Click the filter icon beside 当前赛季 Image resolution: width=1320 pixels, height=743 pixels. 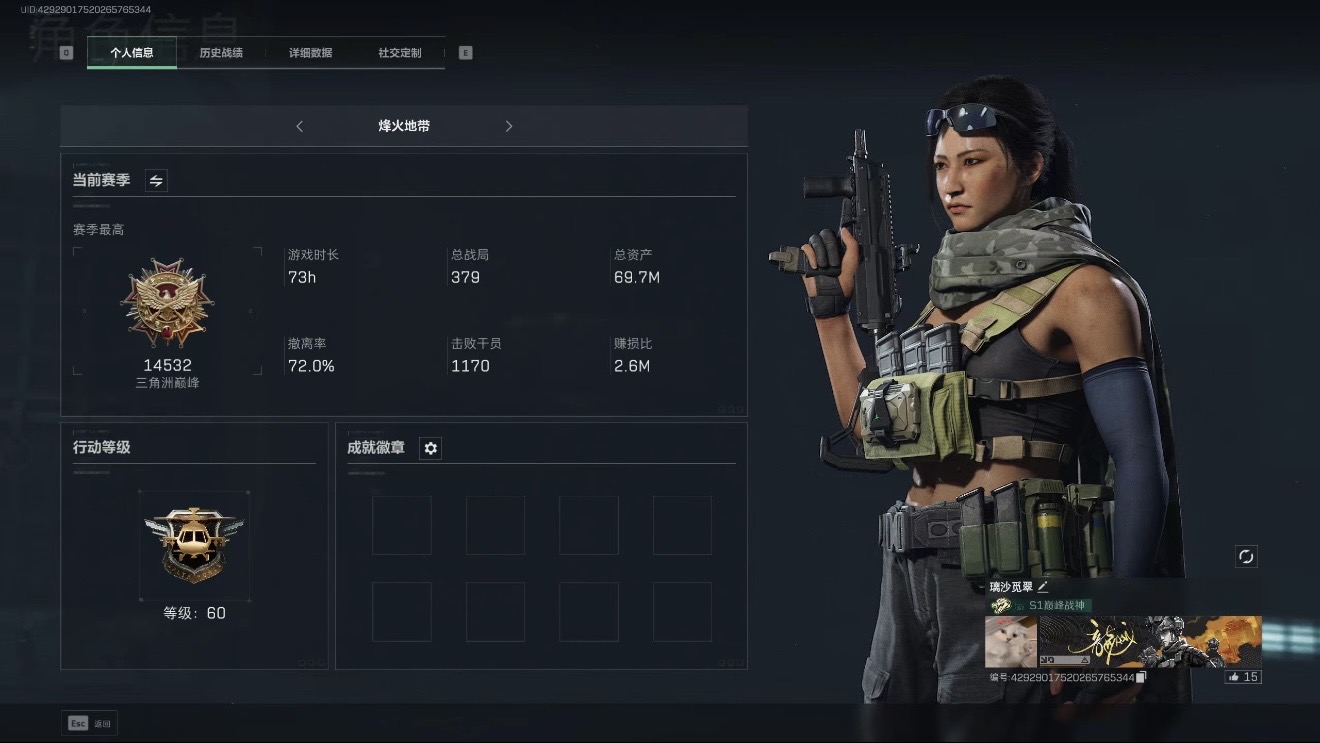pyautogui.click(x=156, y=181)
